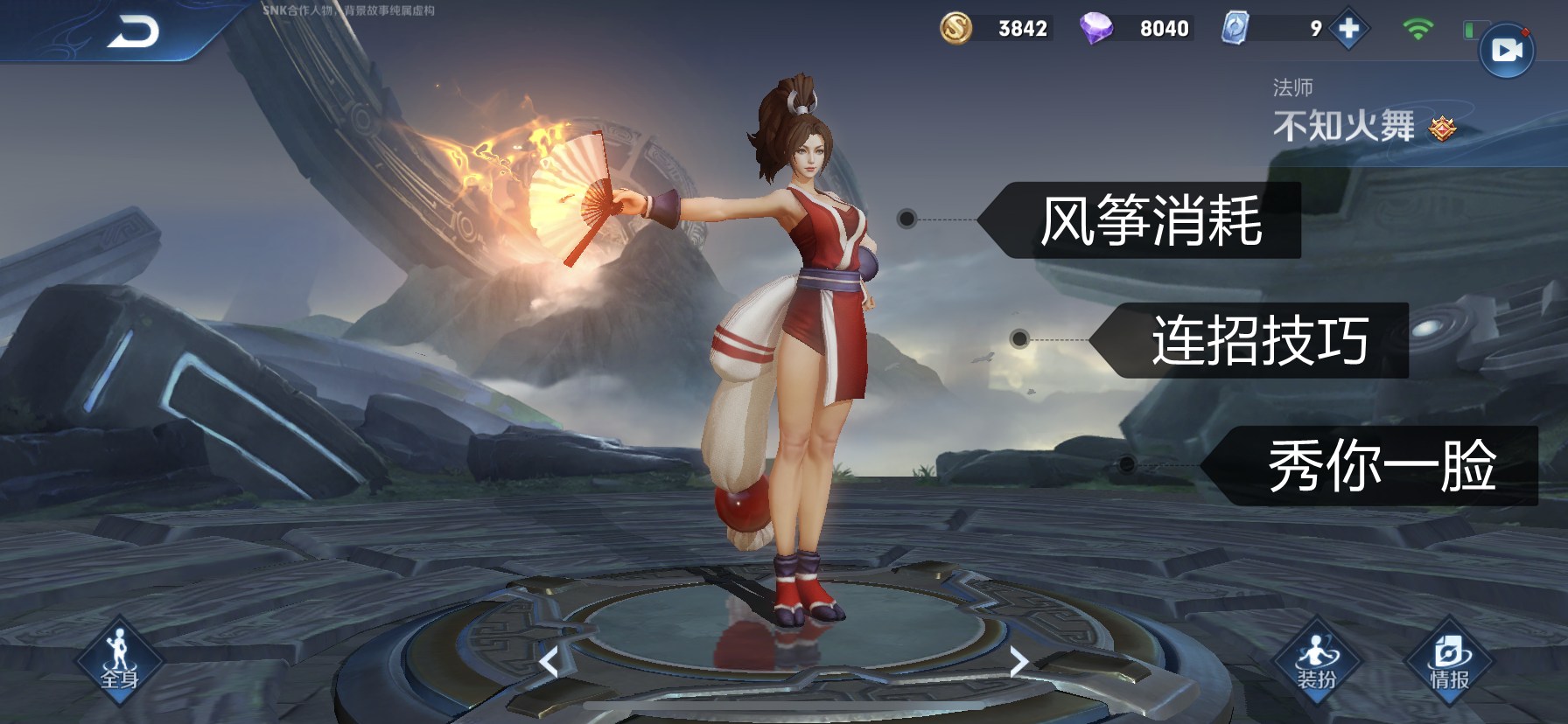Tap the Wi-Fi signal status icon
This screenshot has width=1568, height=724.
tap(1419, 28)
